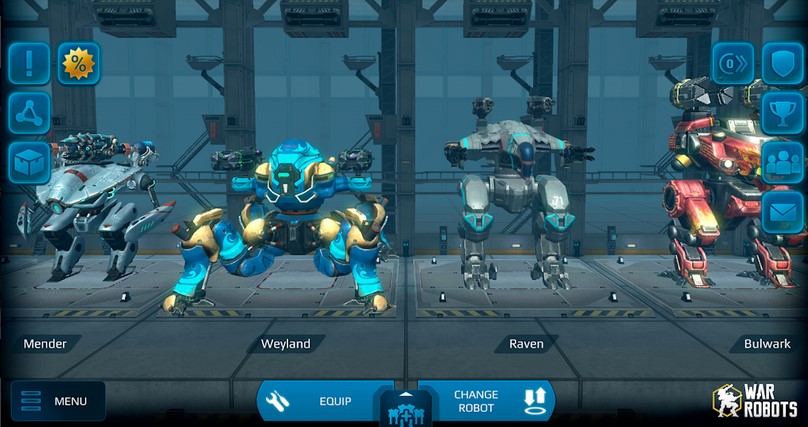Open the percent-badge special offers
808x427 pixels.
[78, 63]
